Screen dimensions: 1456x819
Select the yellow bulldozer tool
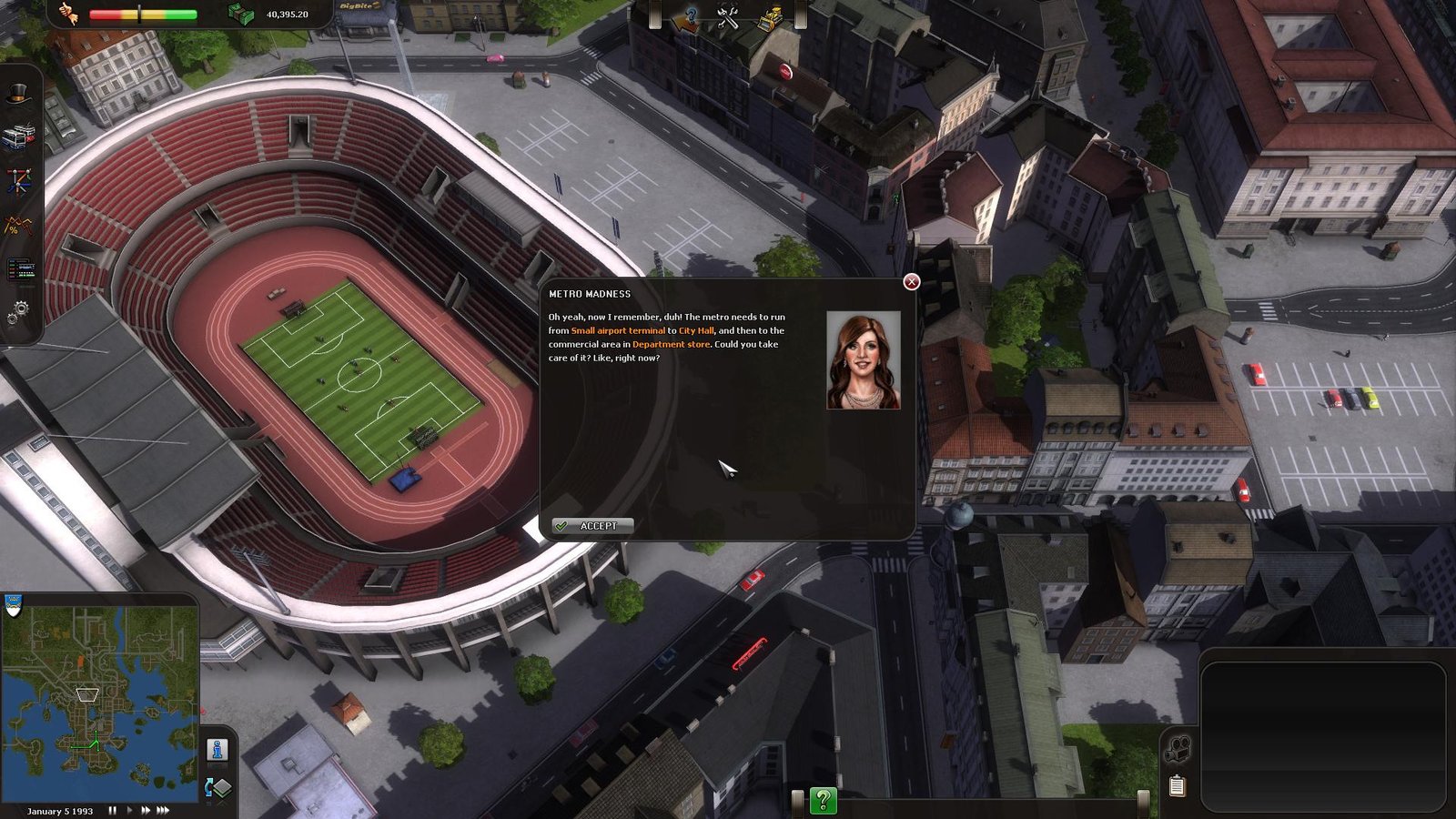click(x=770, y=16)
